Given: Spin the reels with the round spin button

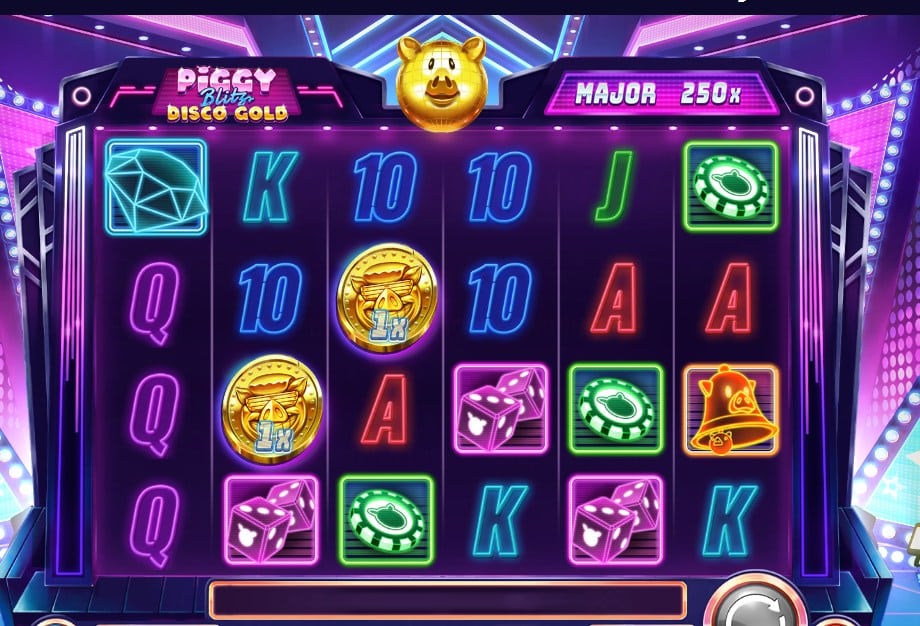Looking at the screenshot, I should (753, 609).
